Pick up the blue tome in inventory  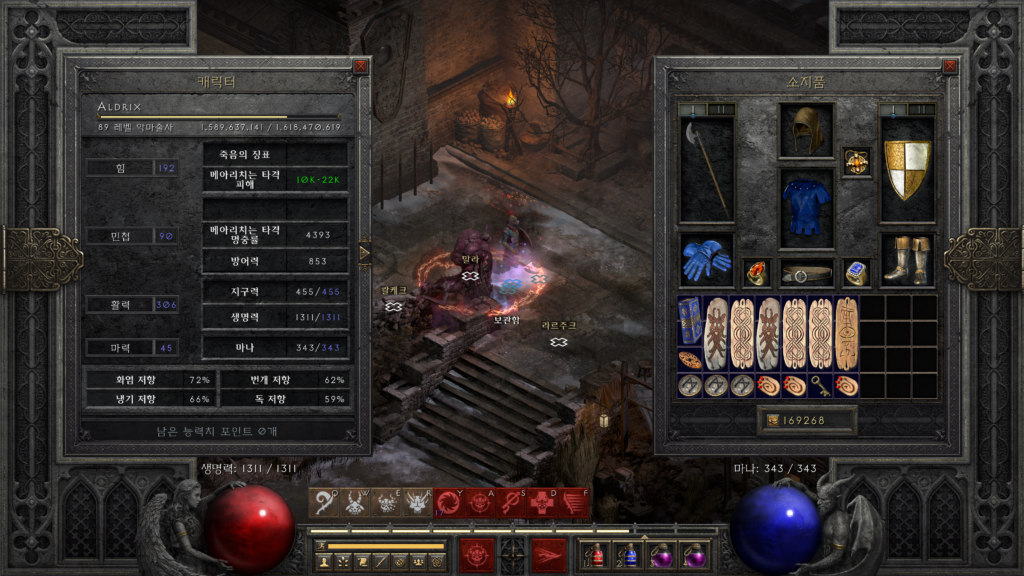pyautogui.click(x=690, y=320)
